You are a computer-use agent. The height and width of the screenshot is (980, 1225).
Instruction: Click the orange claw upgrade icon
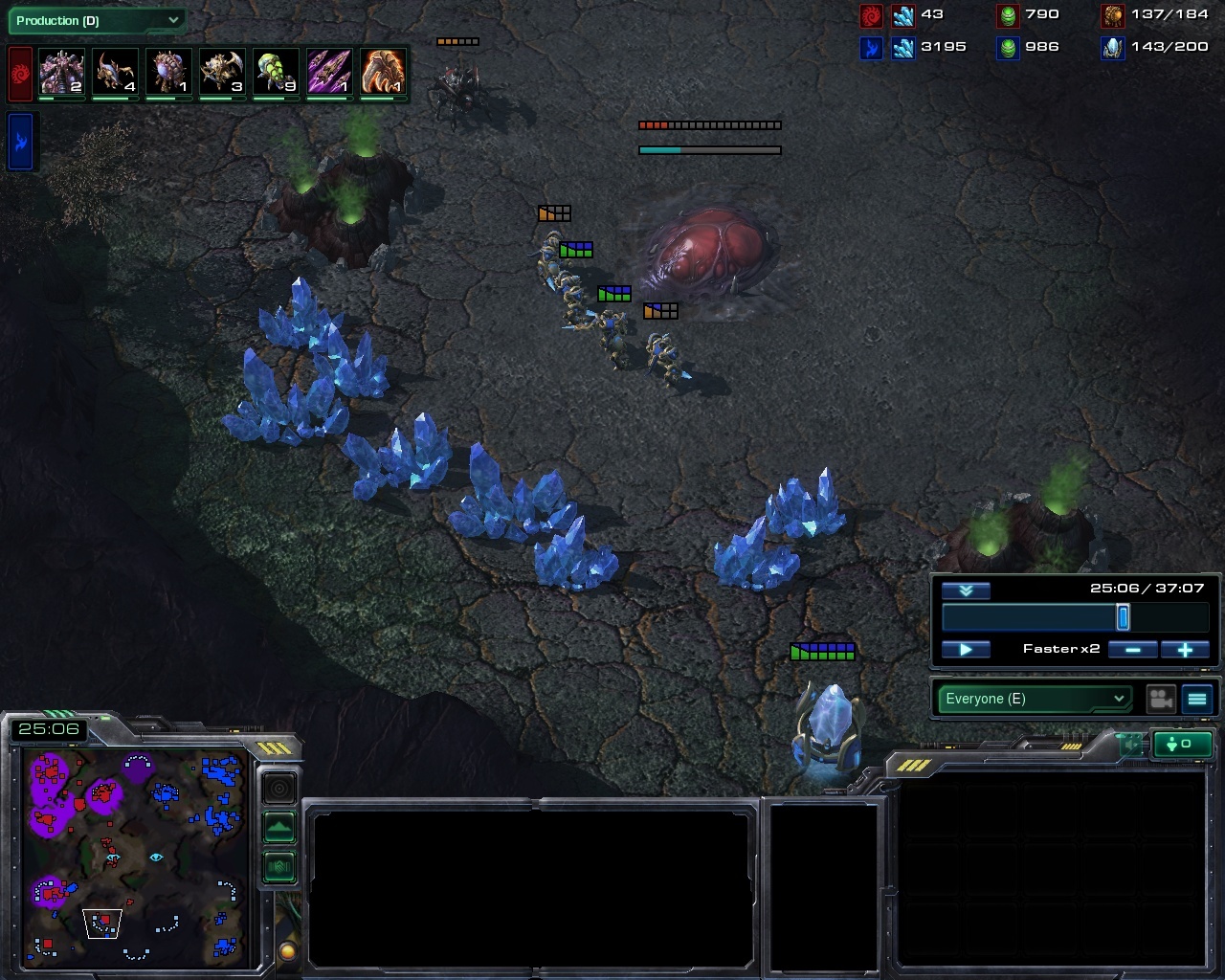click(383, 73)
